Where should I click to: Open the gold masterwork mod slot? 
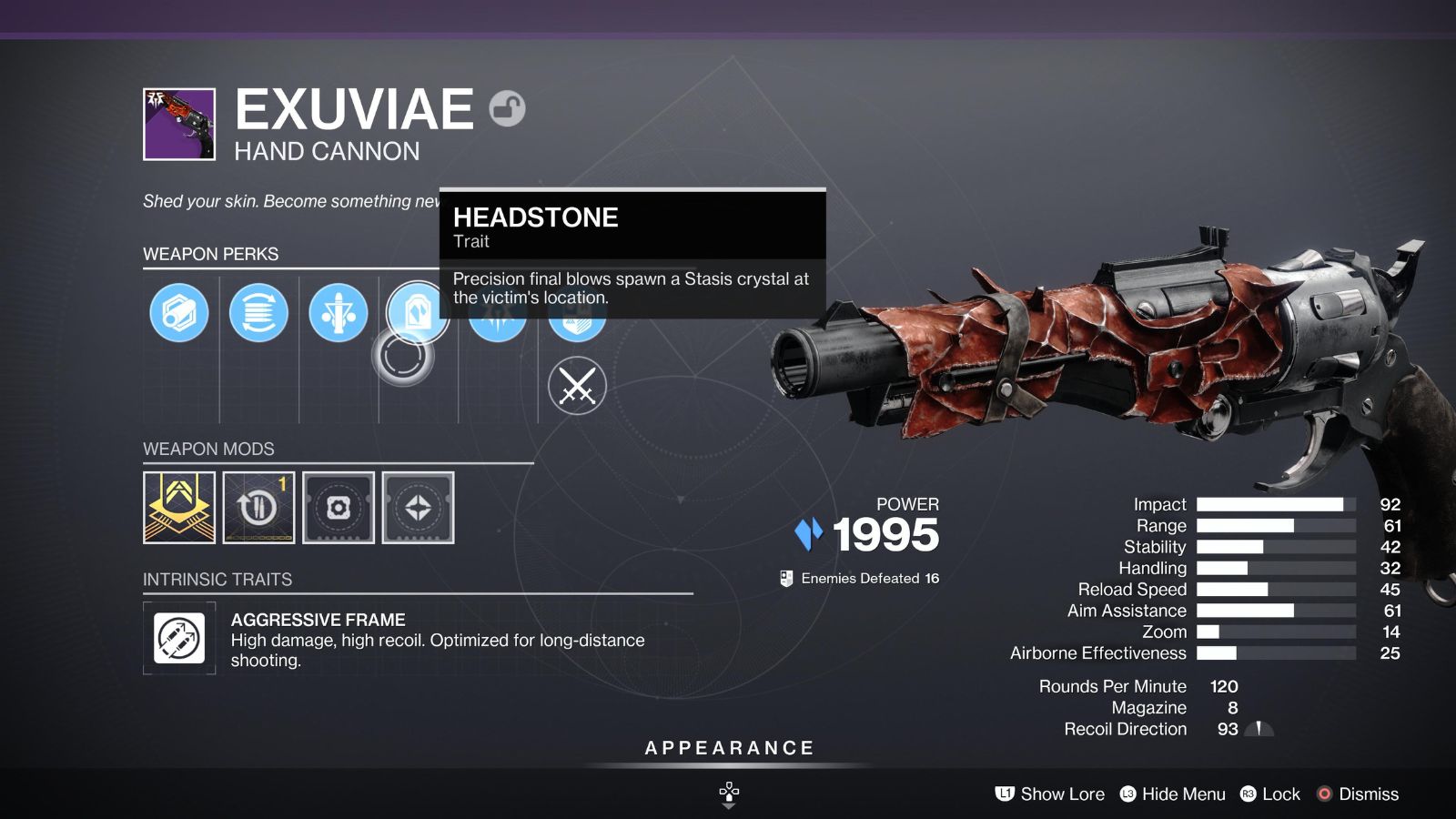(x=178, y=508)
